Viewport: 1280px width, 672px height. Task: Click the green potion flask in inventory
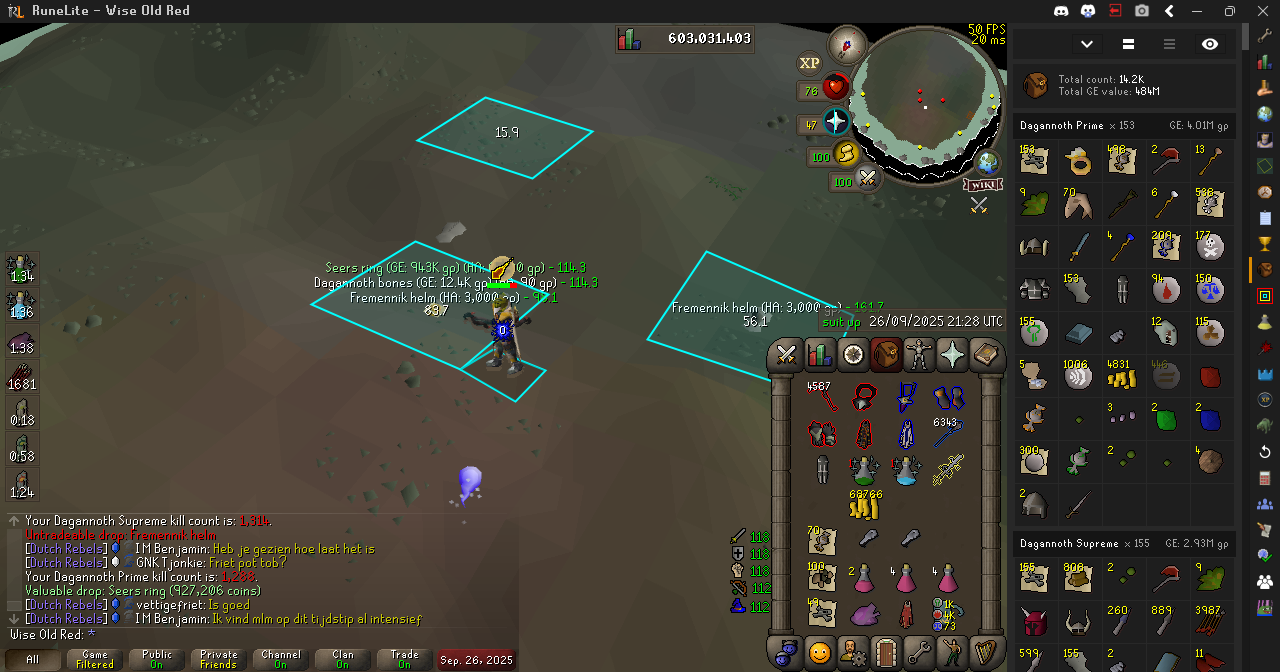pyautogui.click(x=864, y=468)
